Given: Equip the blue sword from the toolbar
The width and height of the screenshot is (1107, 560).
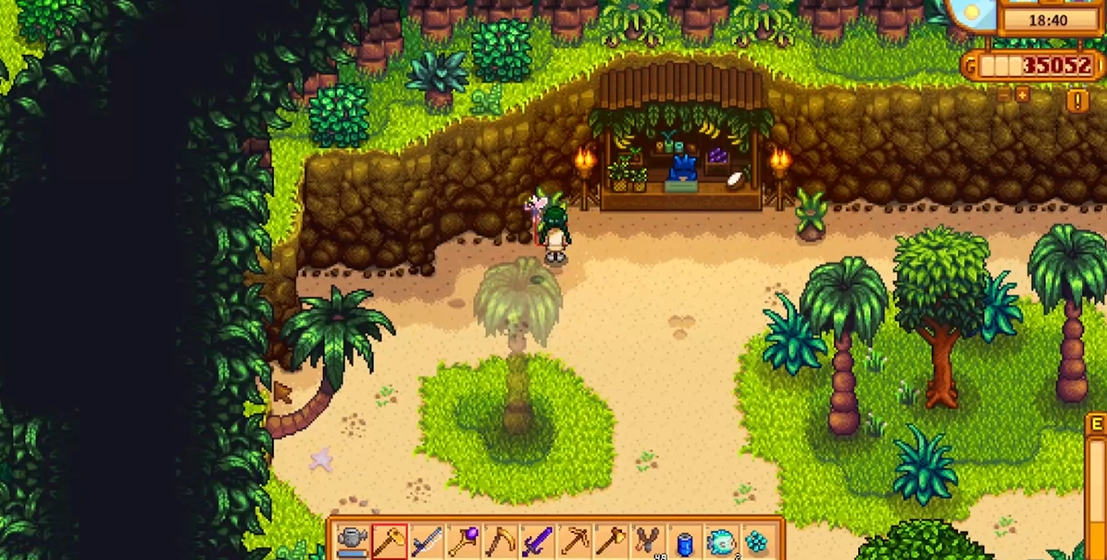Looking at the screenshot, I should pyautogui.click(x=426, y=542).
